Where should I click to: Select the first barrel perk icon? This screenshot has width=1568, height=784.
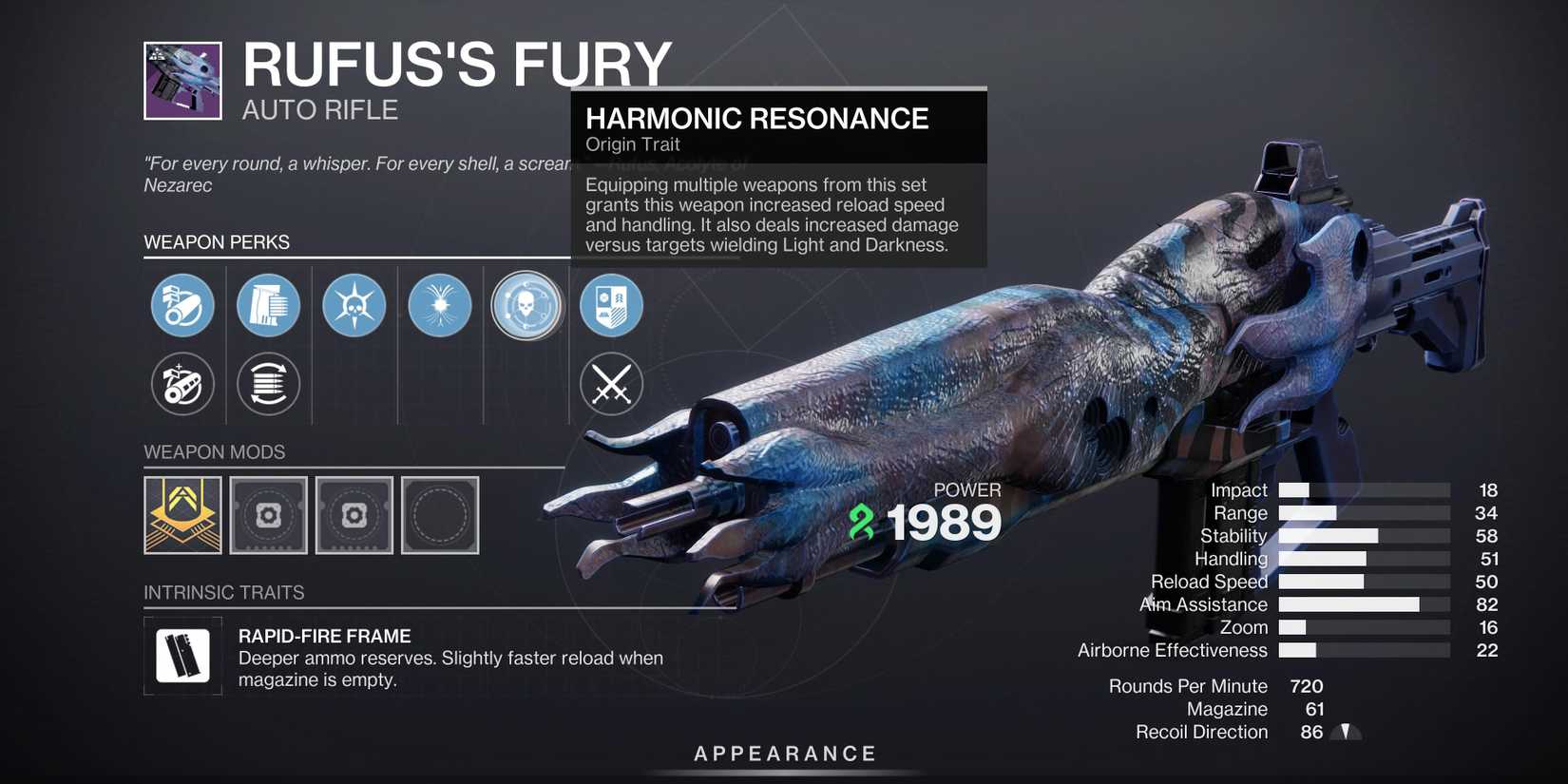182,305
